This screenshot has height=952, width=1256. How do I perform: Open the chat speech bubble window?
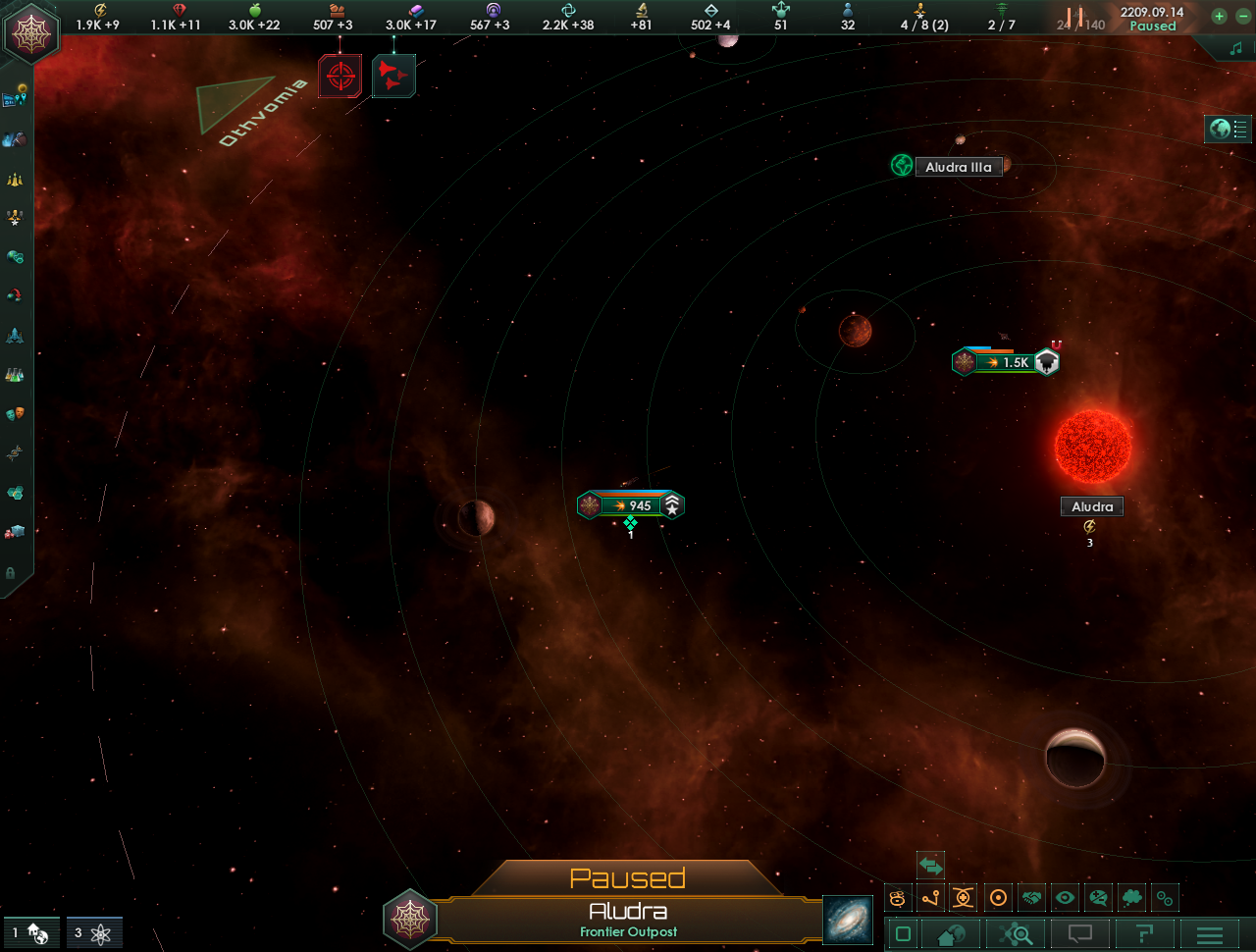(1079, 934)
